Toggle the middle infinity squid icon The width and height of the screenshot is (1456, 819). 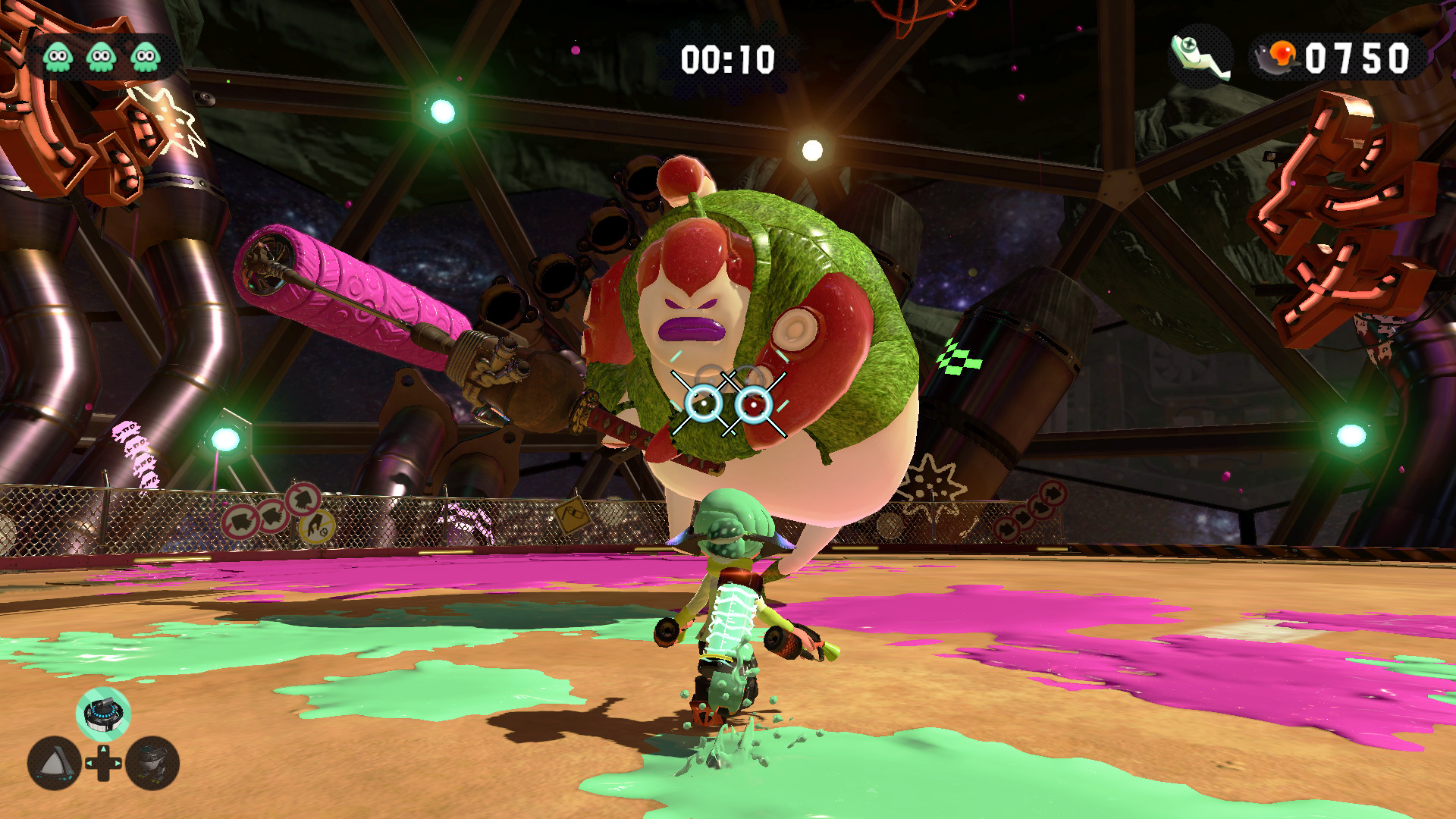pos(100,55)
